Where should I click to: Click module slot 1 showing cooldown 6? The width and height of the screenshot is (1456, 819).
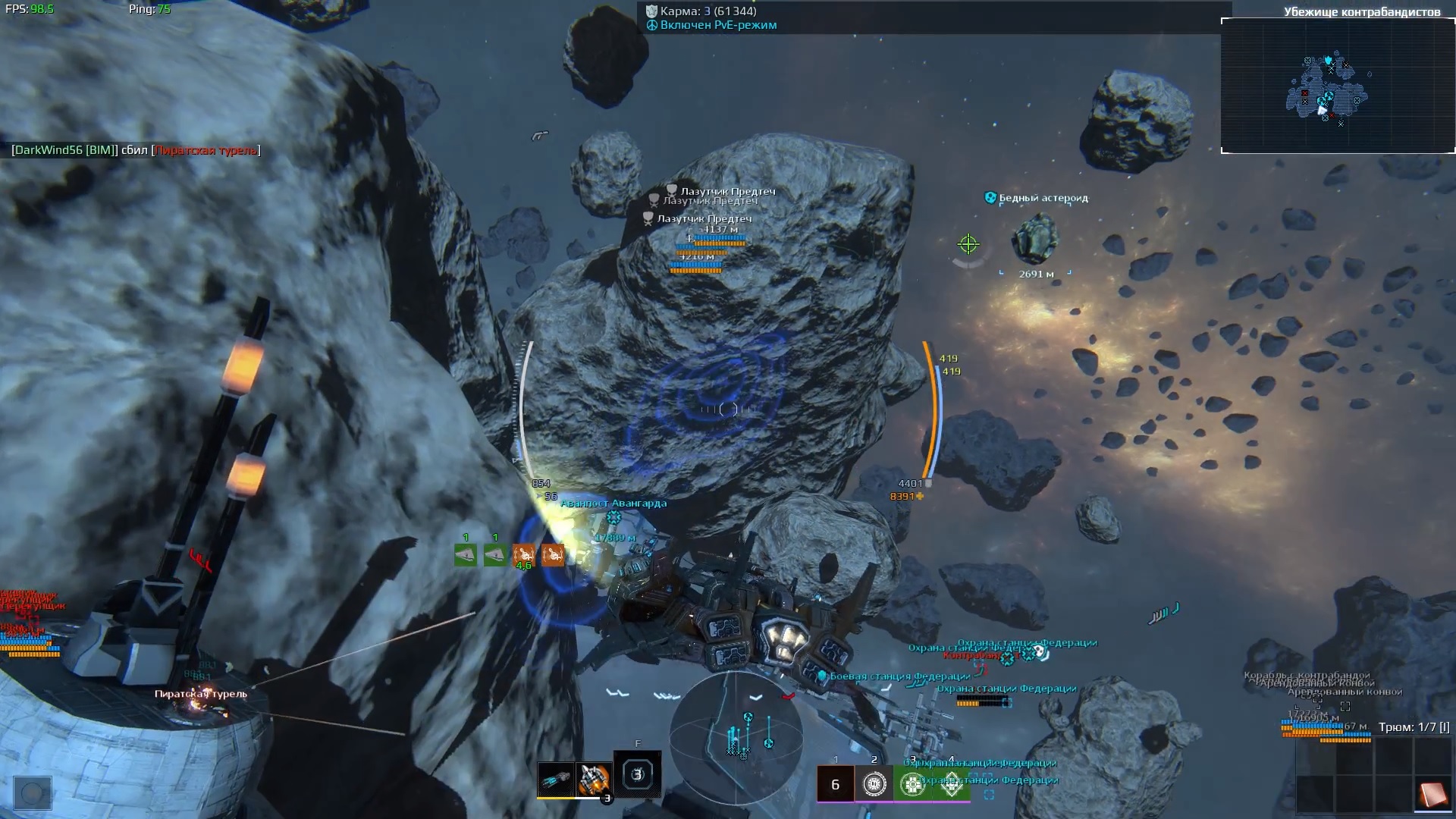(x=835, y=784)
